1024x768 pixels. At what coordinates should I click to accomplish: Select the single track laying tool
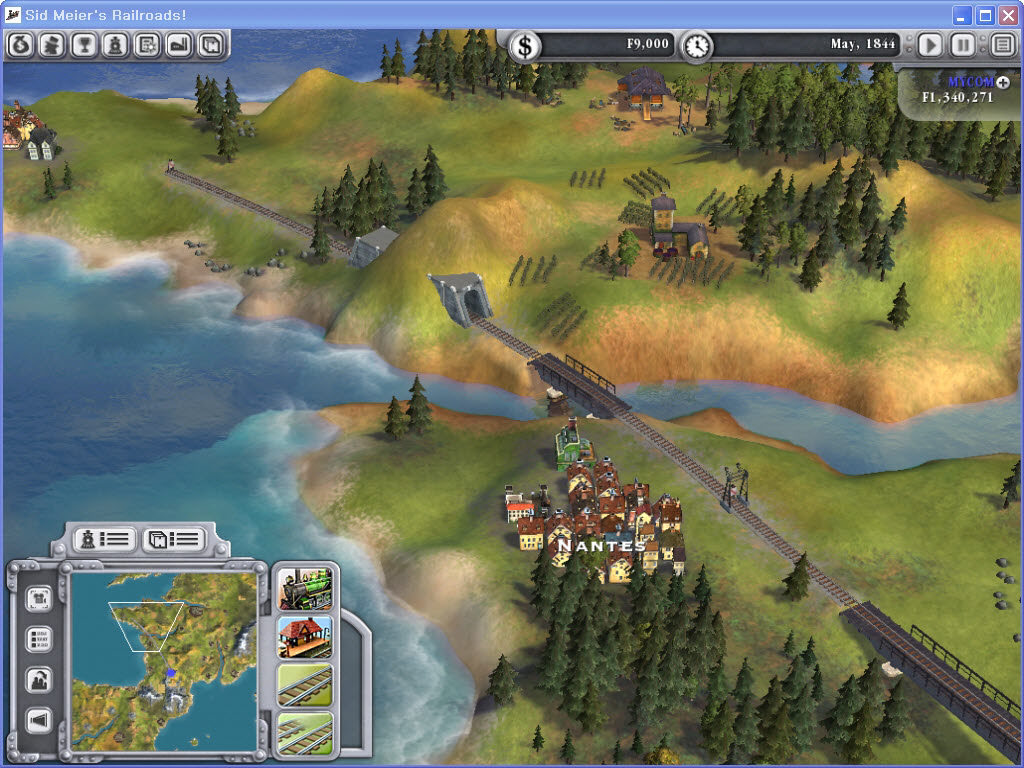(304, 686)
